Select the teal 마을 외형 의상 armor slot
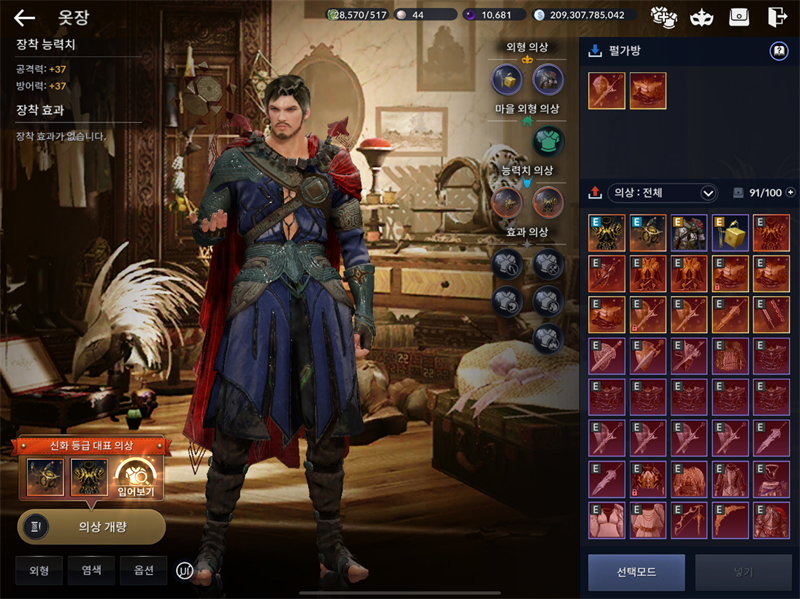The height and width of the screenshot is (599, 800). tap(547, 140)
